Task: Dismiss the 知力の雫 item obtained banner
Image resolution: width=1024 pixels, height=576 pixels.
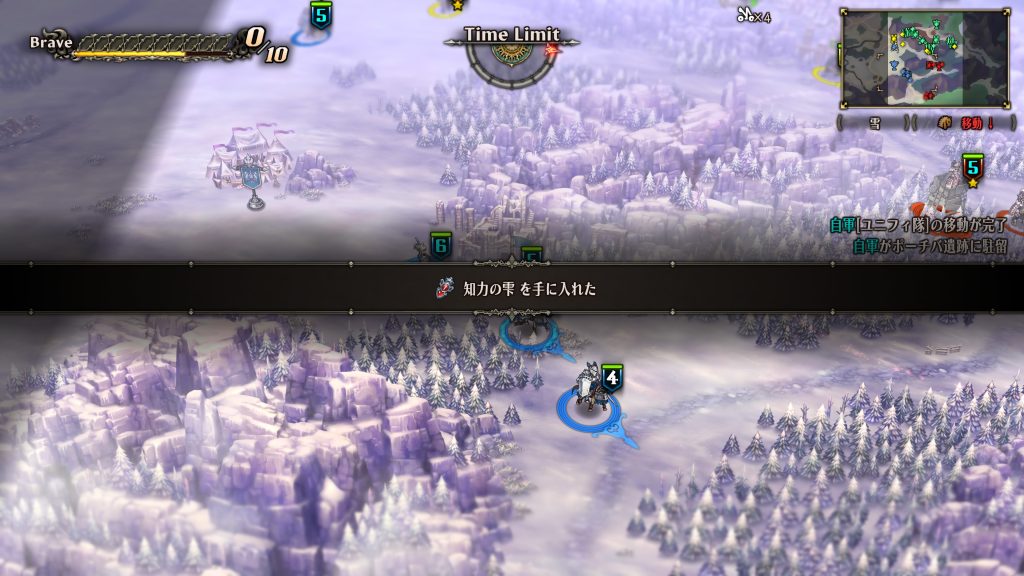Action: (512, 289)
